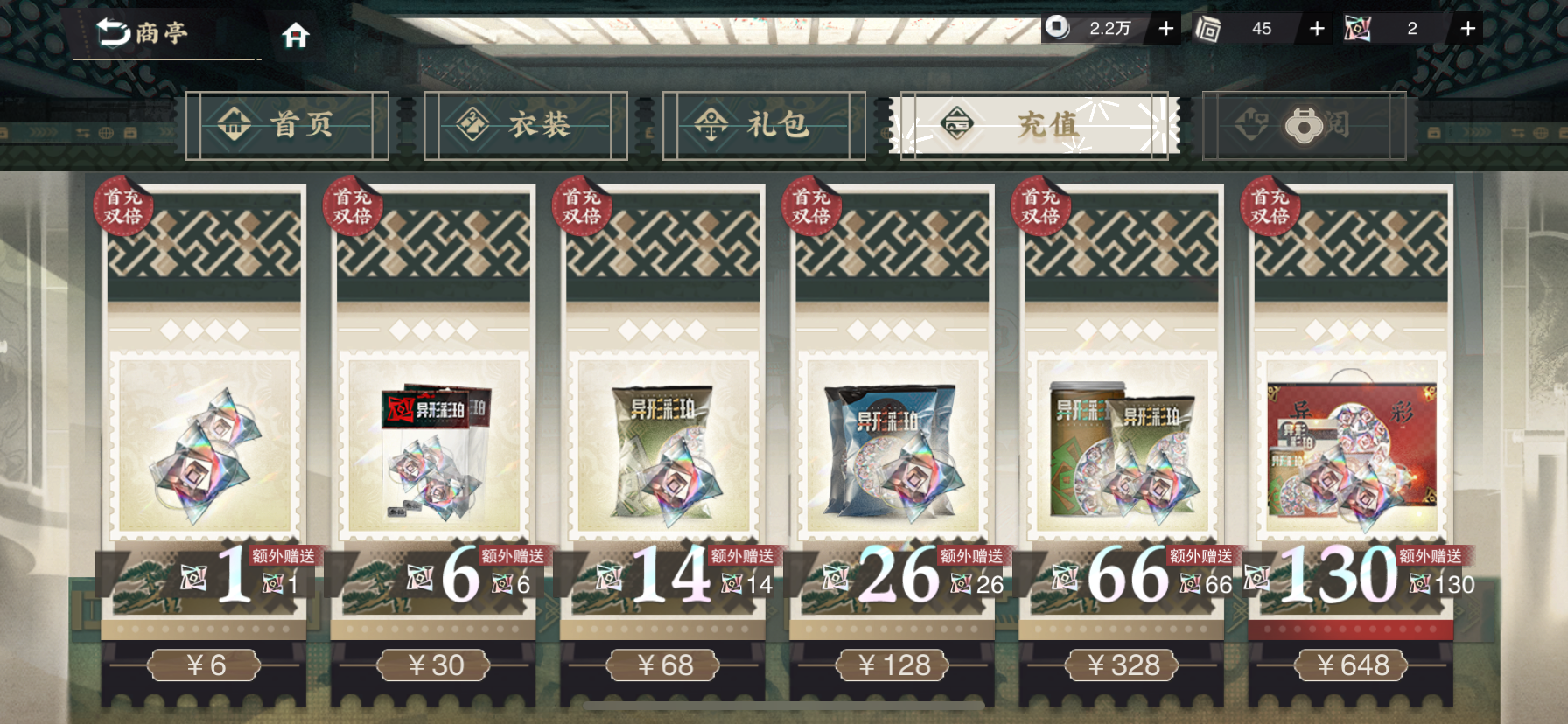This screenshot has width=1568, height=724.
Task: Open the rightmost partially visible tab
Action: (x=1304, y=124)
